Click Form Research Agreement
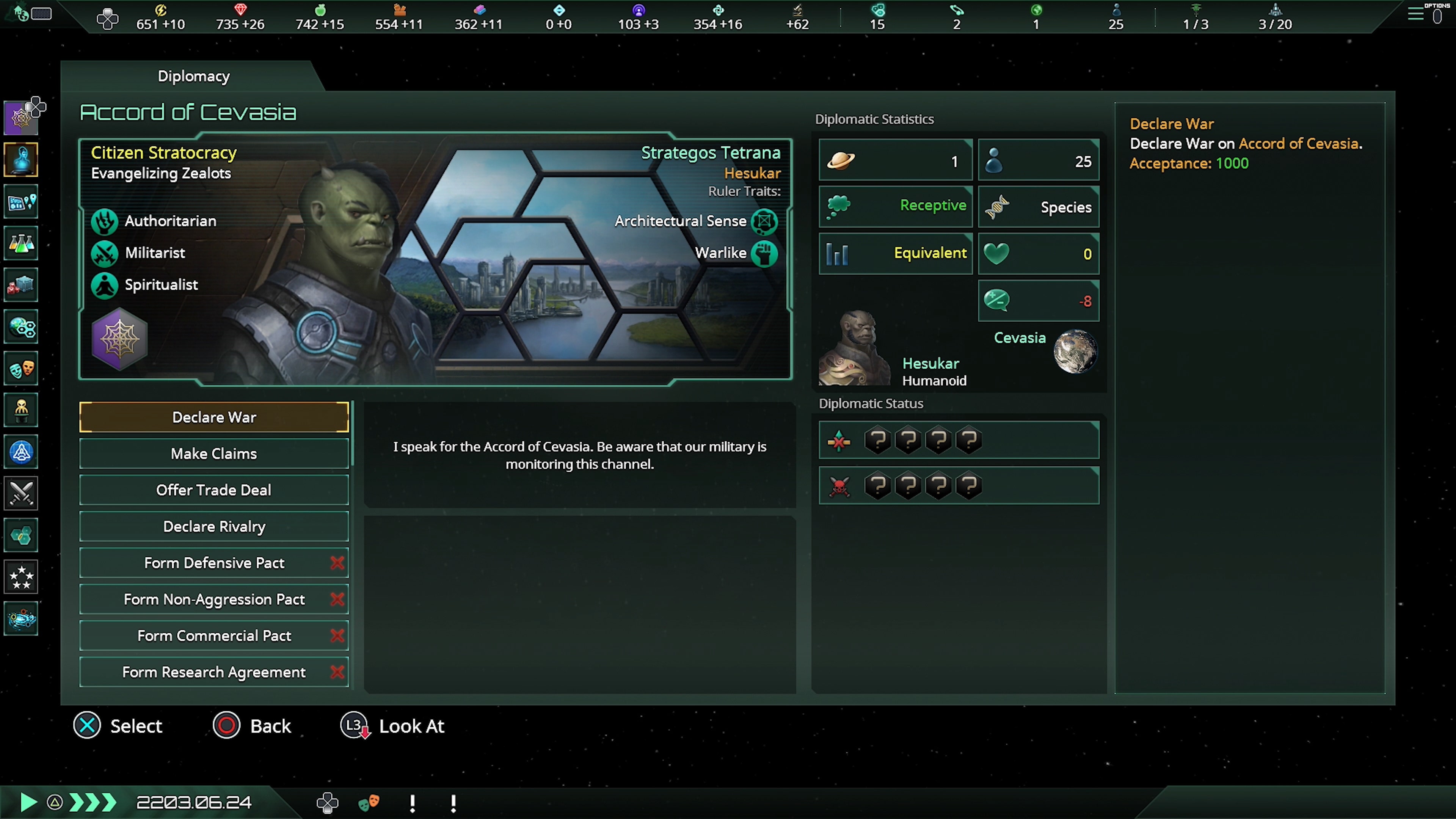This screenshot has height=819, width=1456. [x=213, y=672]
